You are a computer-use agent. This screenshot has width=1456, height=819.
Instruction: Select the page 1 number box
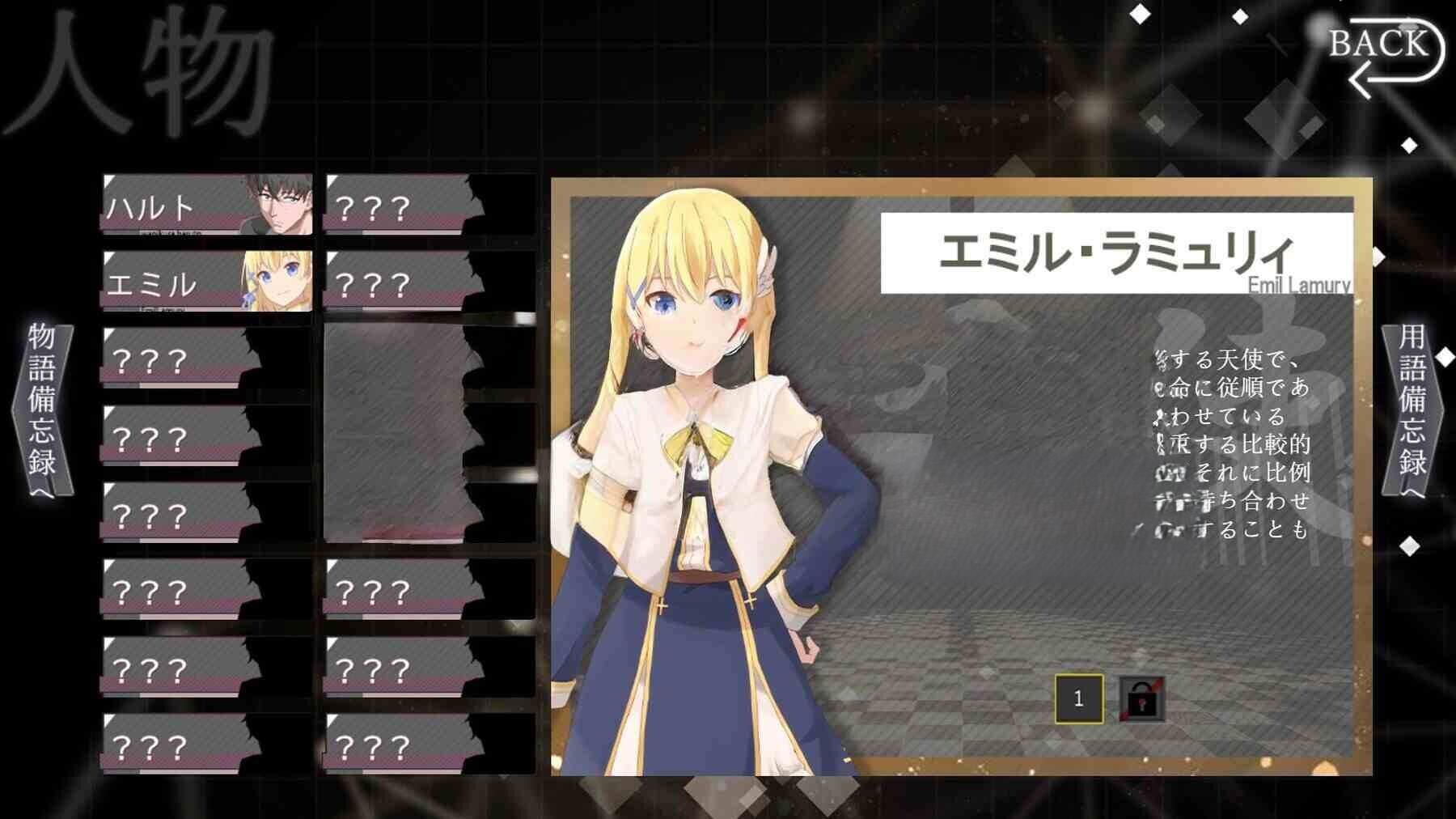[x=1079, y=699]
